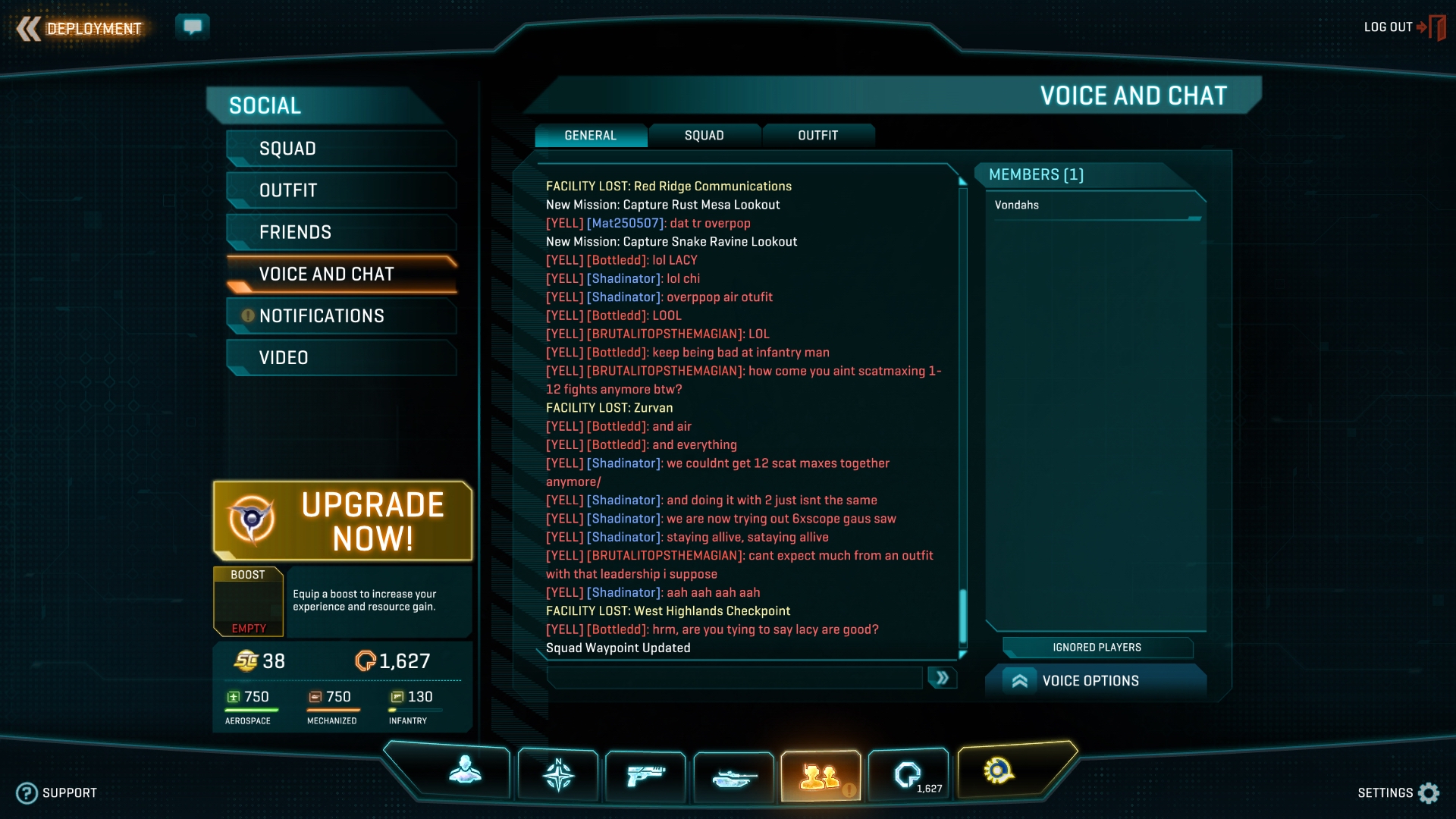Click the Upgrade Now banner
The height and width of the screenshot is (819, 1456).
tap(343, 521)
